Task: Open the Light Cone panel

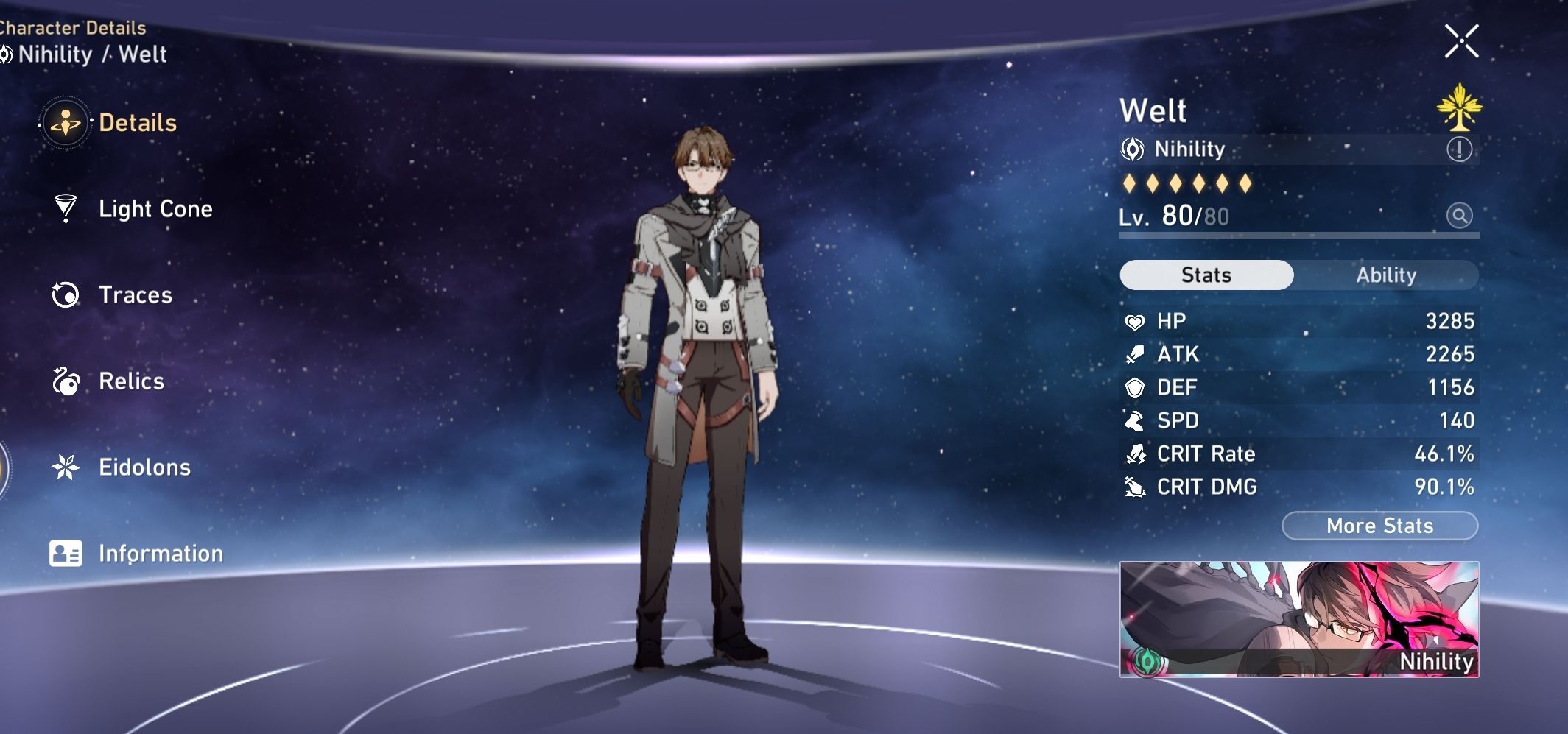Action: [155, 208]
